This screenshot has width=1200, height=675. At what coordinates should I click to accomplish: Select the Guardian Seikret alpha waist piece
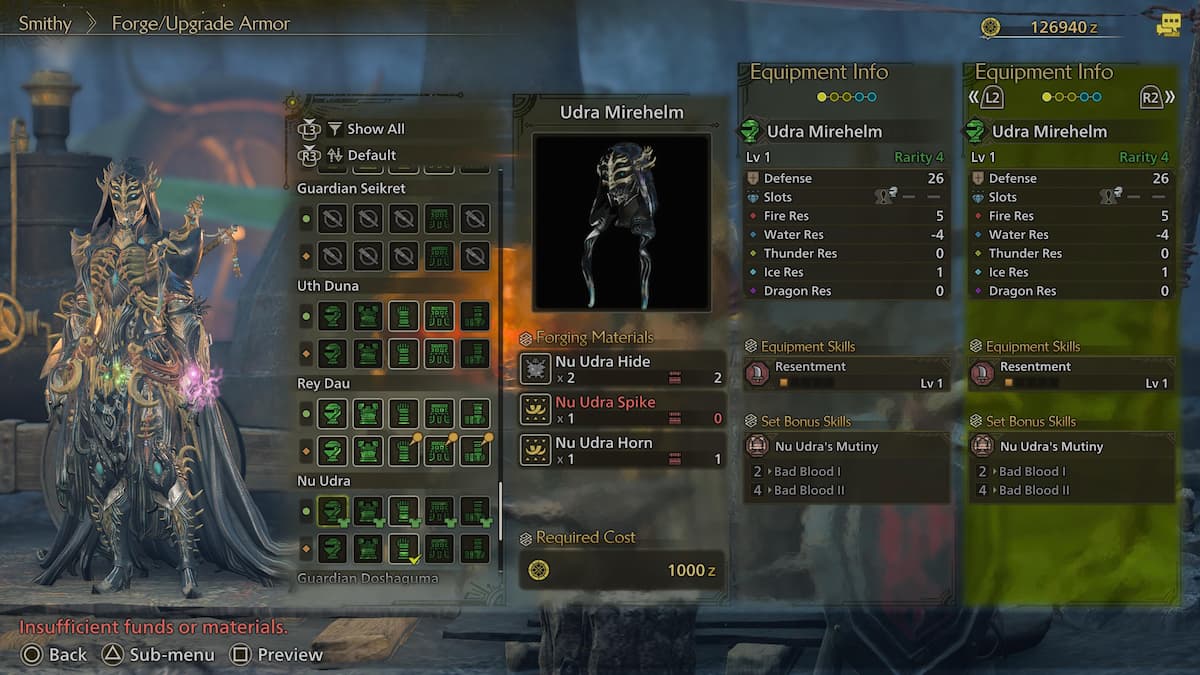(x=439, y=218)
